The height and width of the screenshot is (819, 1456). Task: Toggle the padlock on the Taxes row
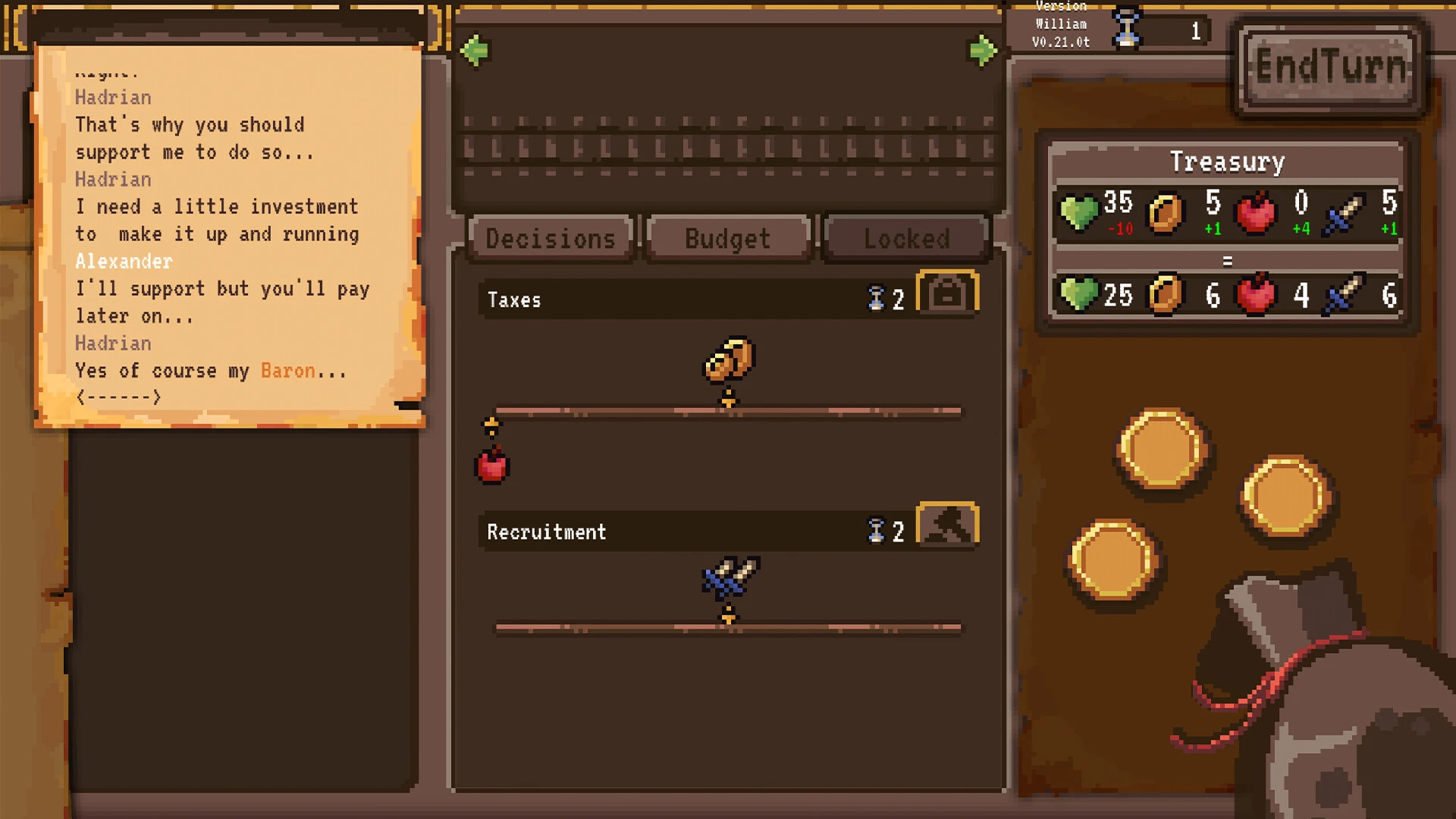(947, 293)
